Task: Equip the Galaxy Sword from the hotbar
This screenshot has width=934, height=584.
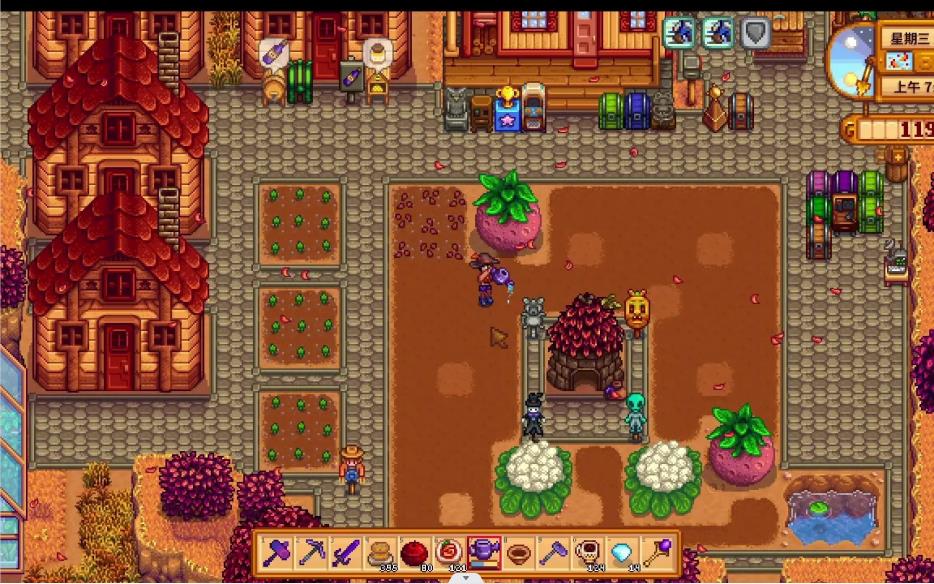Action: click(x=345, y=552)
